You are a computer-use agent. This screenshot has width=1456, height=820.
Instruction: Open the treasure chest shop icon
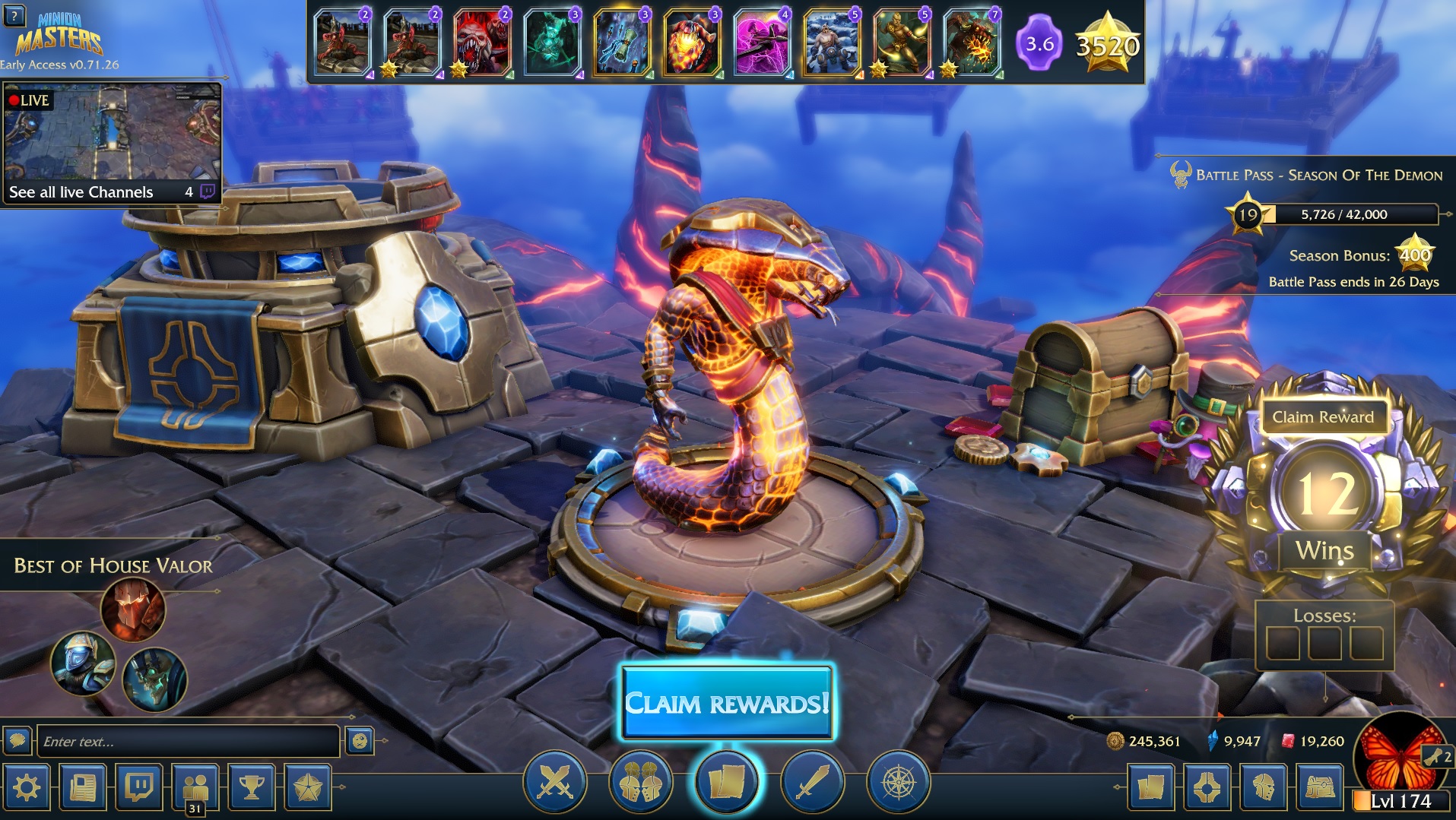(x=1320, y=787)
